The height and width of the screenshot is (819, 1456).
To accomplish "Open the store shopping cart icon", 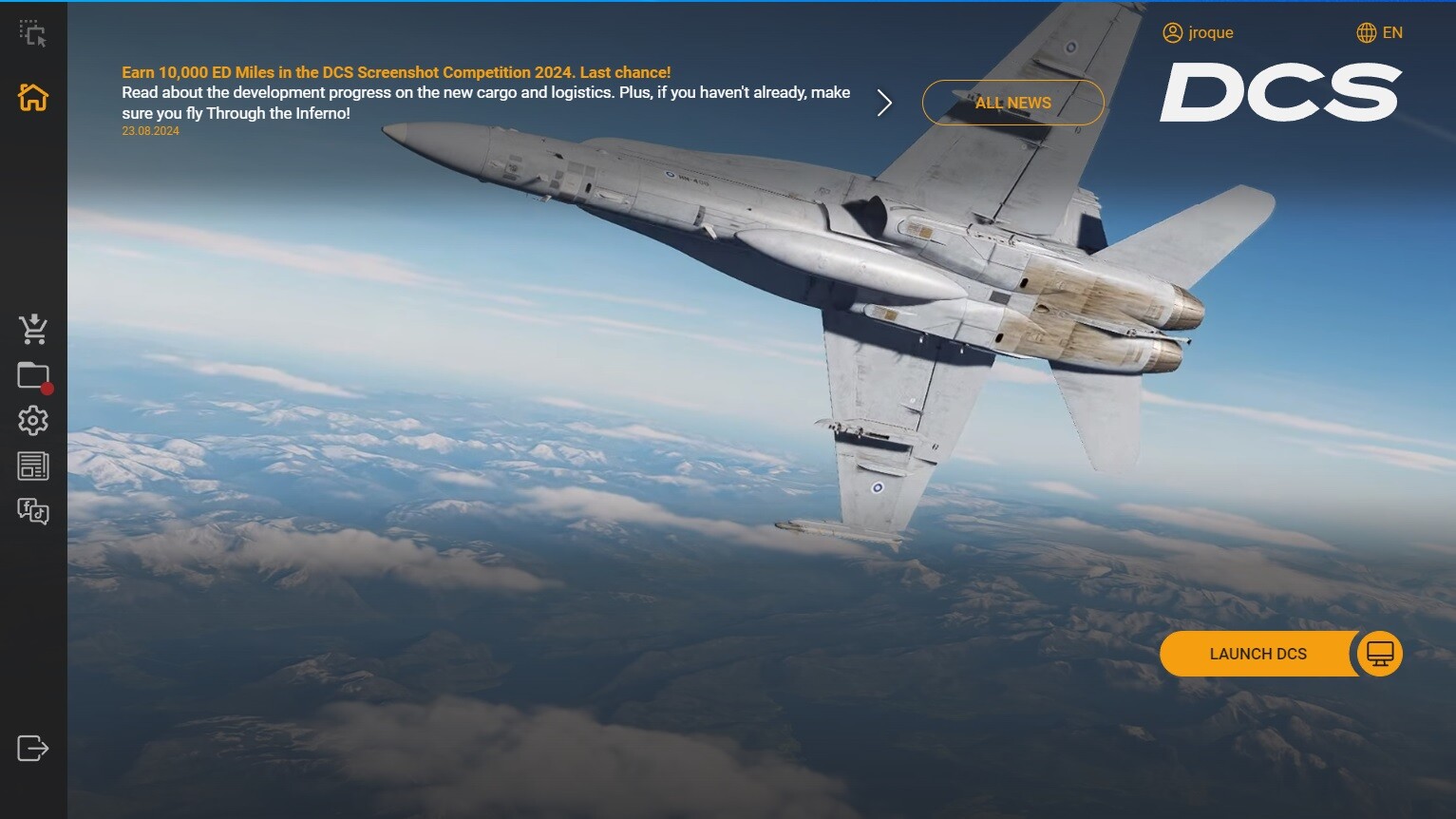I will [x=33, y=328].
